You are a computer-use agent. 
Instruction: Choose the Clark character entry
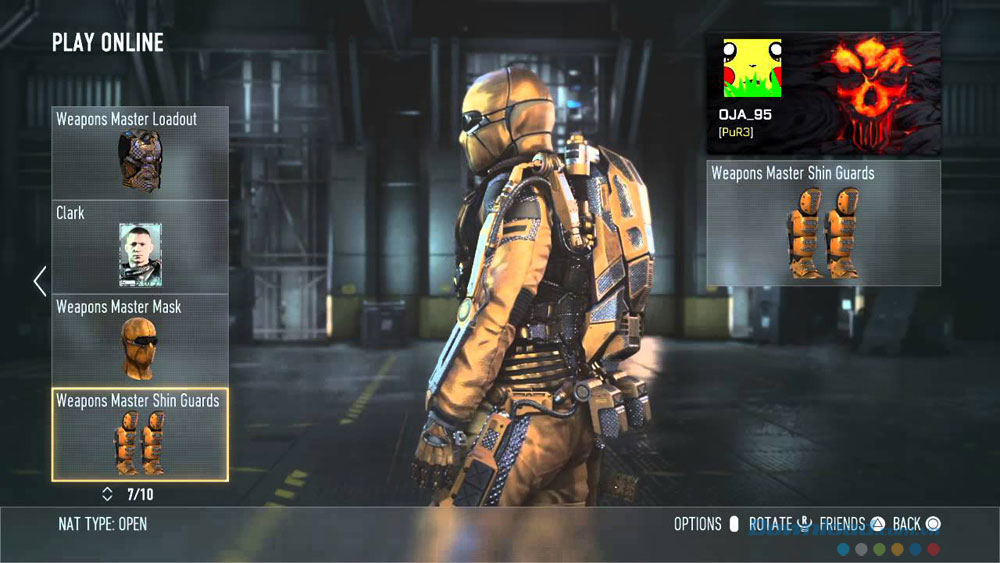140,246
